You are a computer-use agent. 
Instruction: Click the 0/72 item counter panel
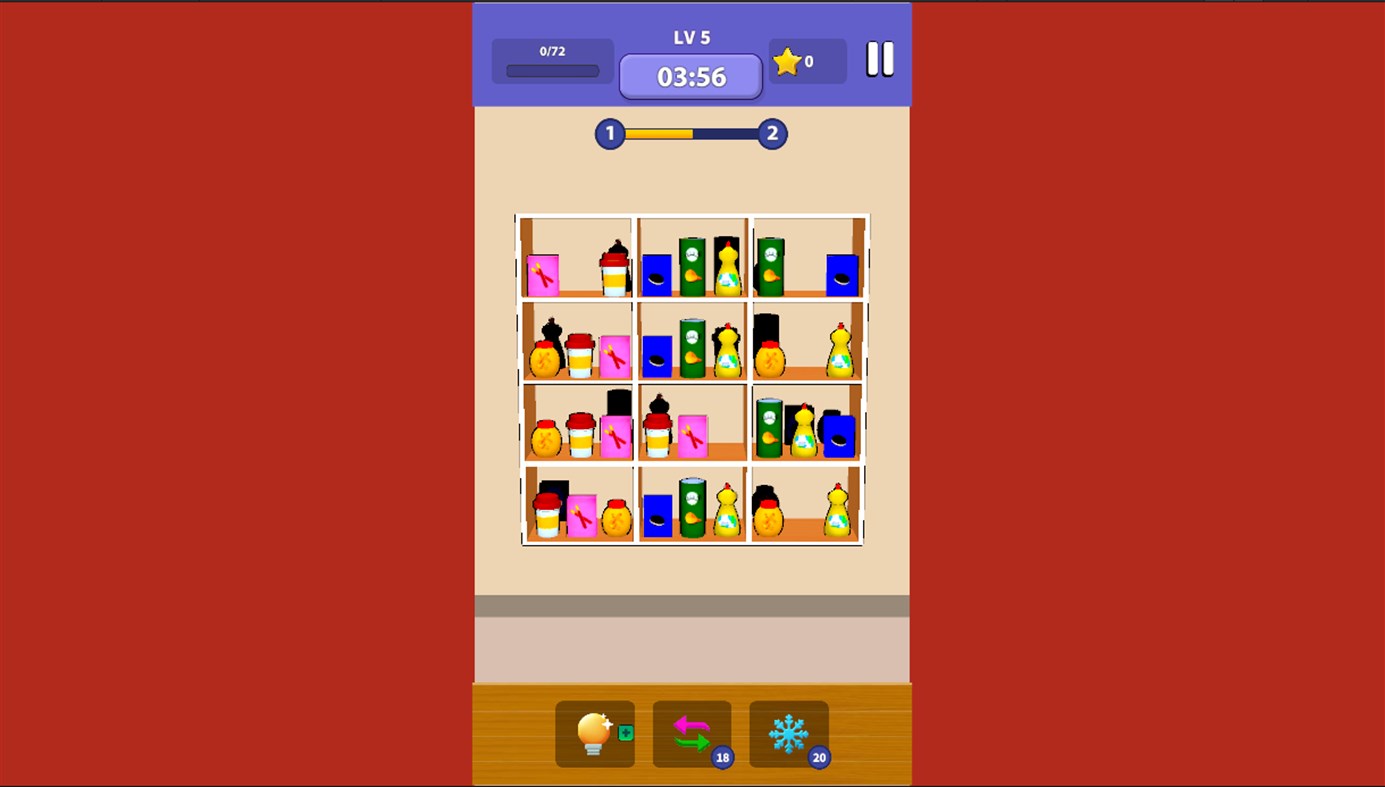coord(551,60)
